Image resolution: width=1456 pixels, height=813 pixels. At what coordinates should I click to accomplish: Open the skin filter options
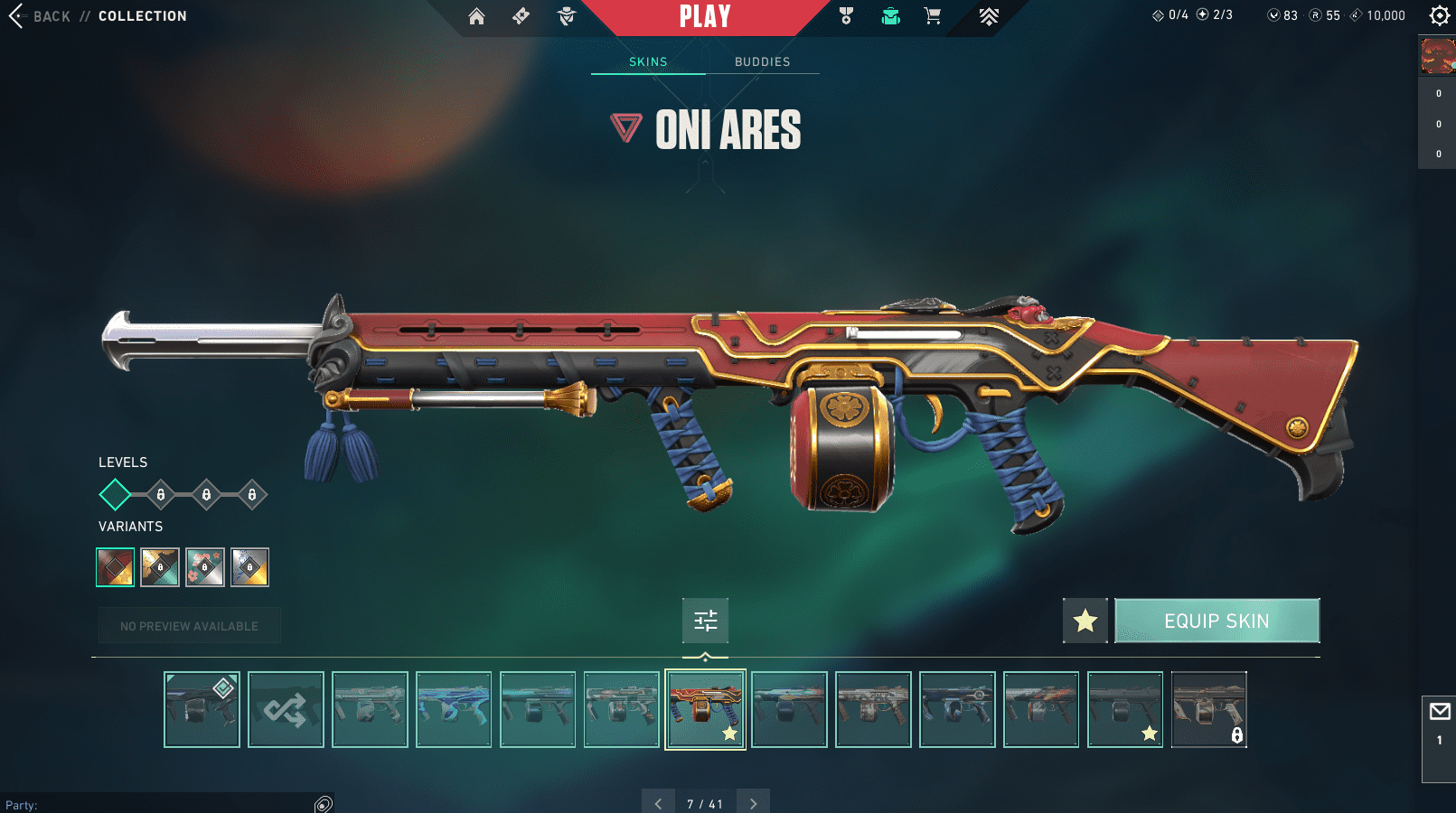tap(705, 621)
